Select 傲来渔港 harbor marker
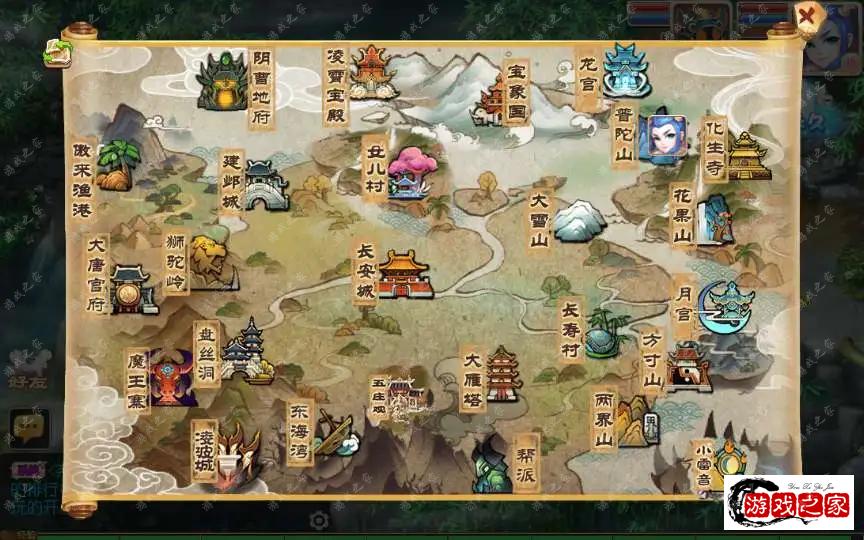864x540 pixels. click(117, 165)
